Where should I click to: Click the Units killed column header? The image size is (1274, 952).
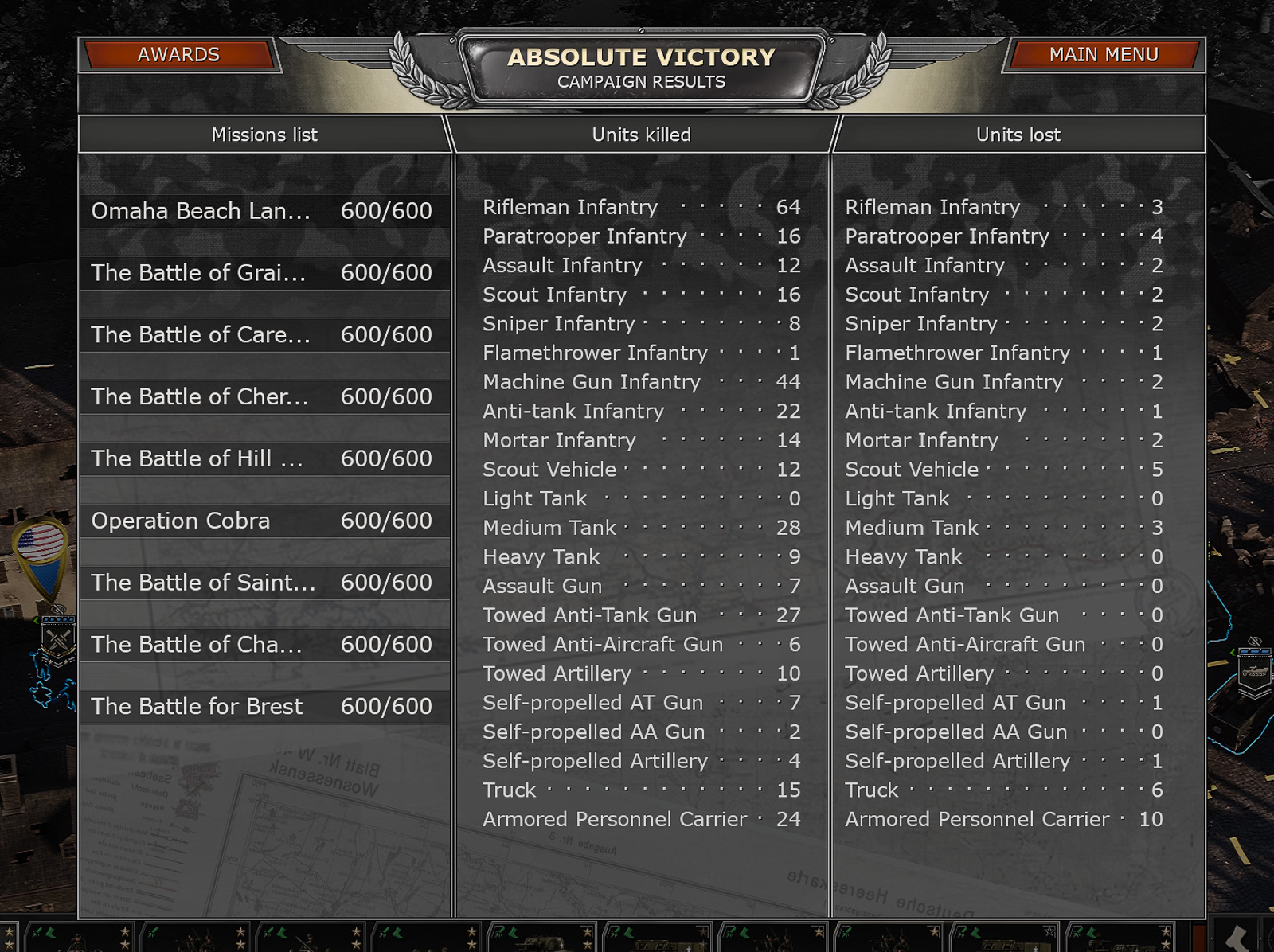(x=640, y=135)
